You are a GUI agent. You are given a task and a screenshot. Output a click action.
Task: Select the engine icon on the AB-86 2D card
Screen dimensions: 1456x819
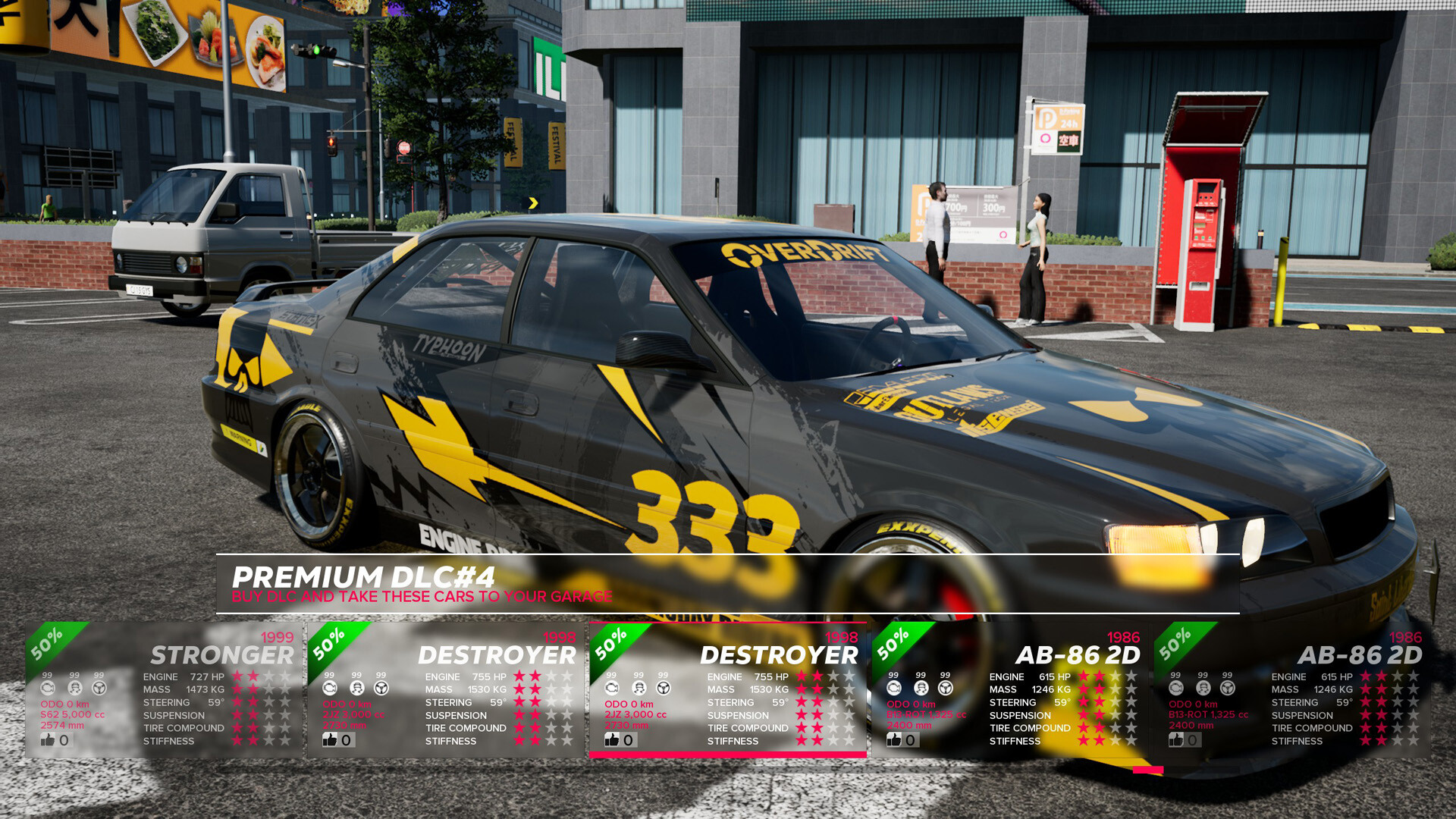tap(895, 688)
